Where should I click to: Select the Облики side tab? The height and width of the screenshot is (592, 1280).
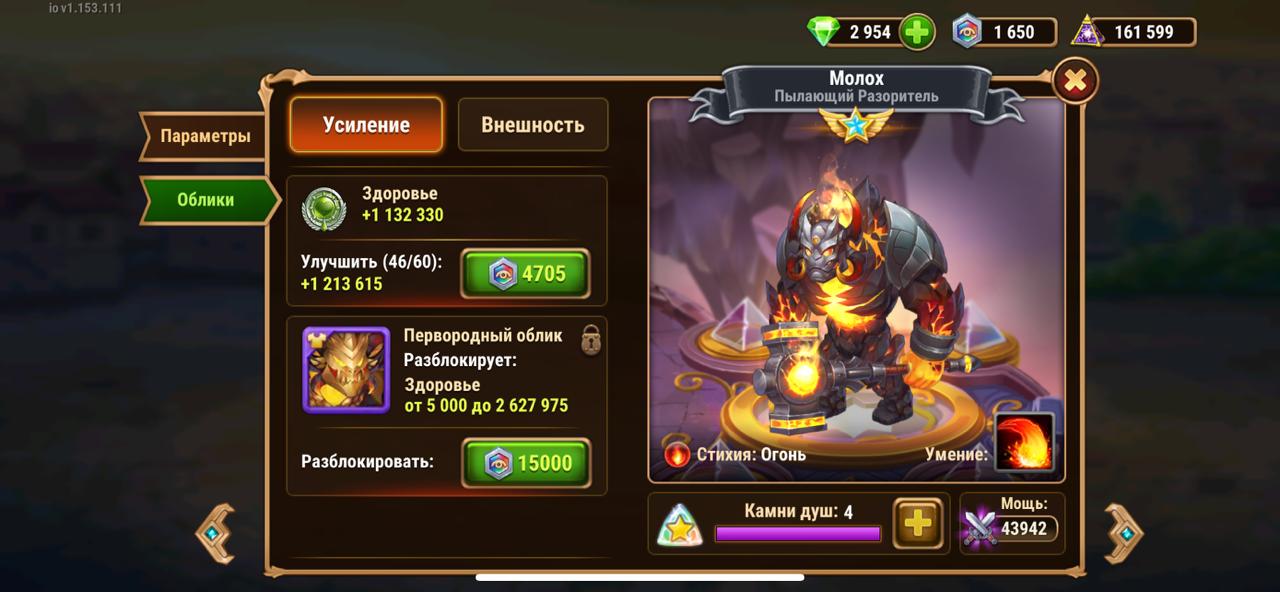tap(206, 200)
